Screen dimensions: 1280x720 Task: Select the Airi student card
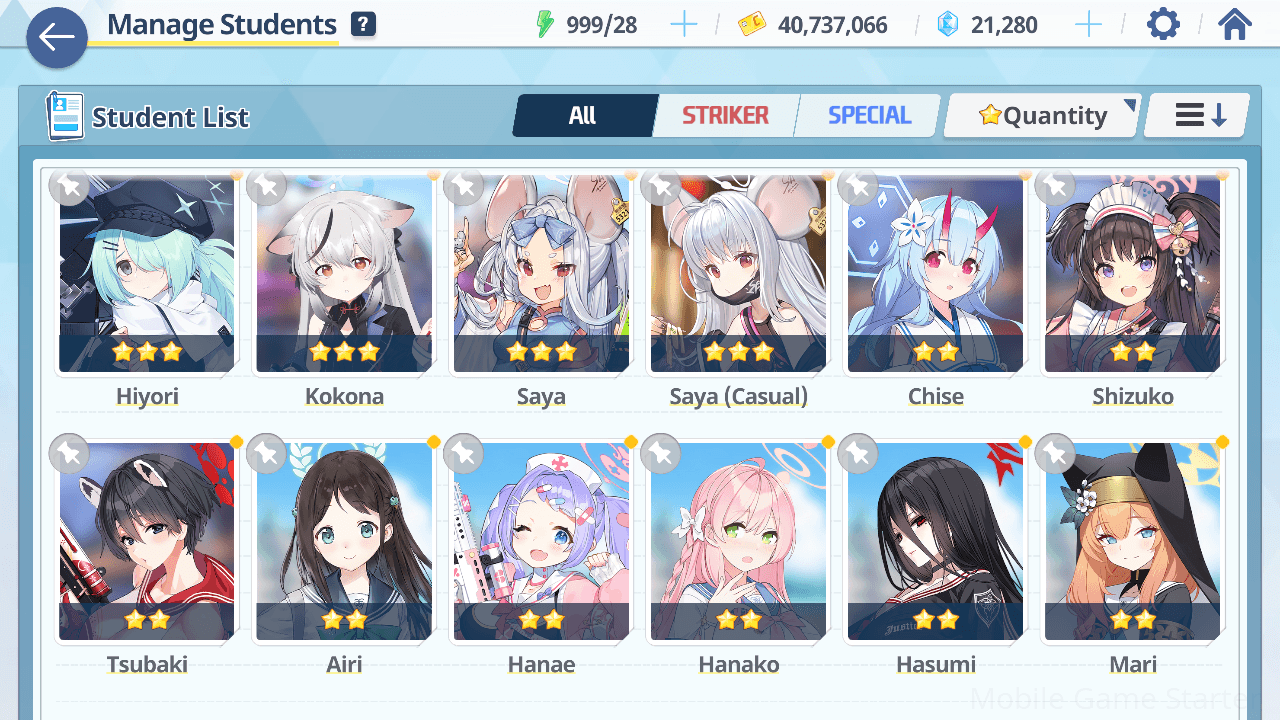(344, 542)
